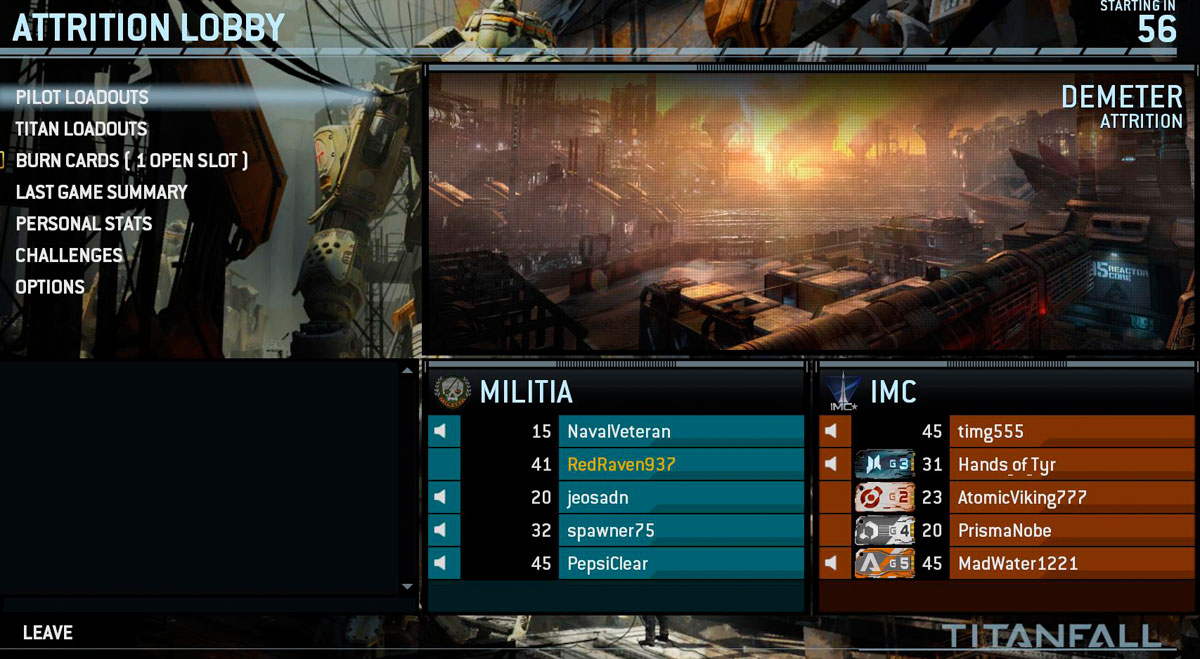Open the Challenges menu
The width and height of the screenshot is (1200, 659).
click(x=69, y=255)
